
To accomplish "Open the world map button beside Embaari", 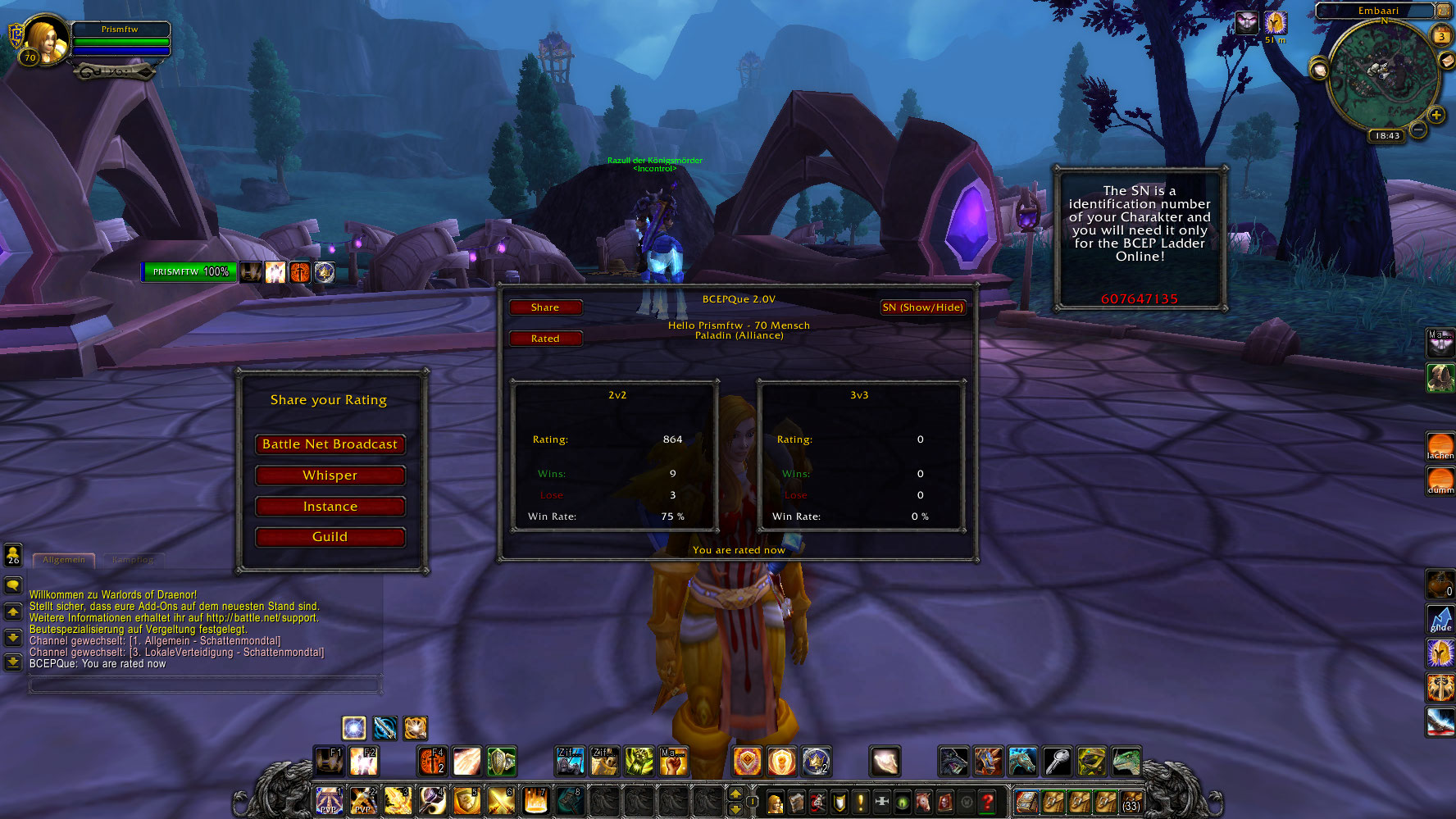I will [x=1443, y=11].
